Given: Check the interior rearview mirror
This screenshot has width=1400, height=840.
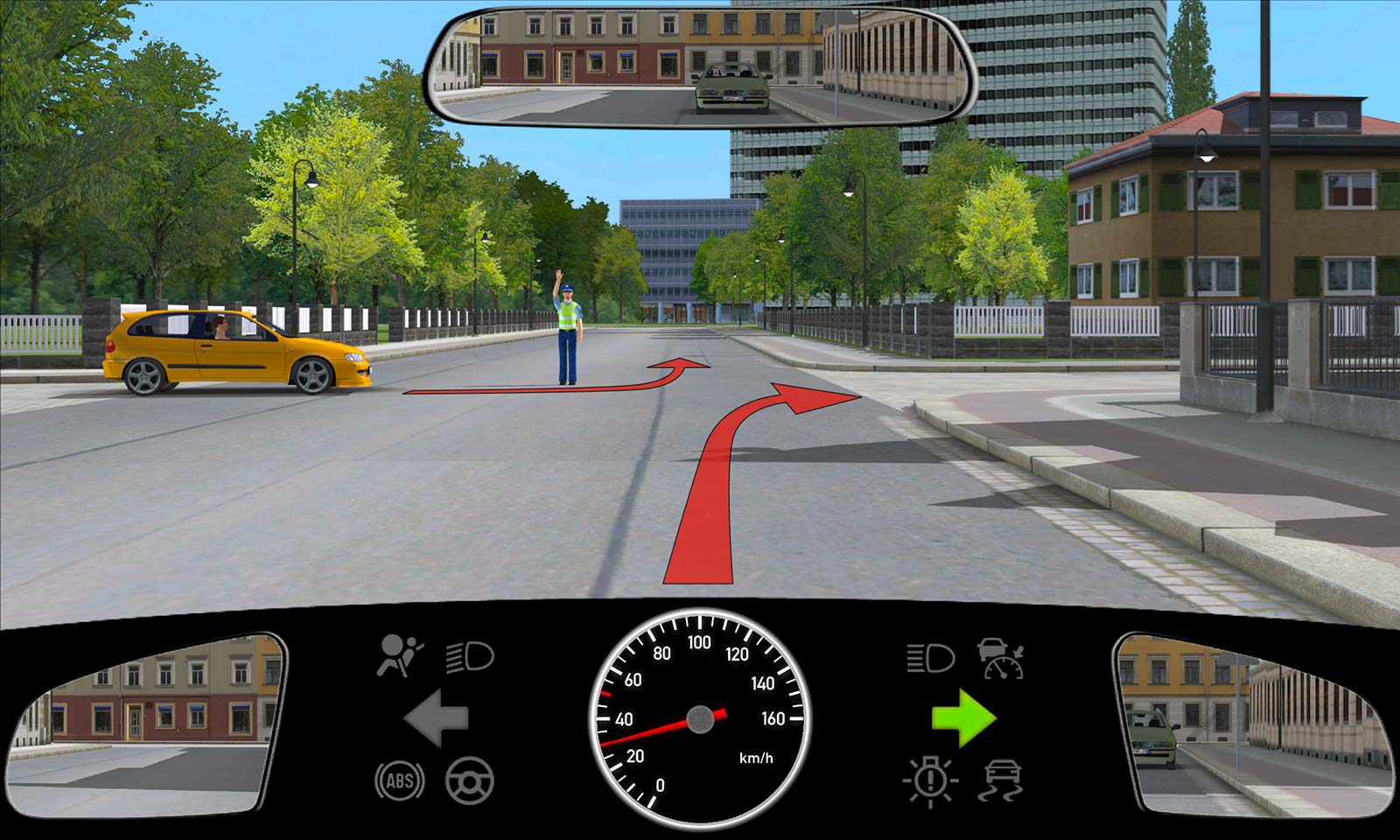Looking at the screenshot, I should coord(700,66).
